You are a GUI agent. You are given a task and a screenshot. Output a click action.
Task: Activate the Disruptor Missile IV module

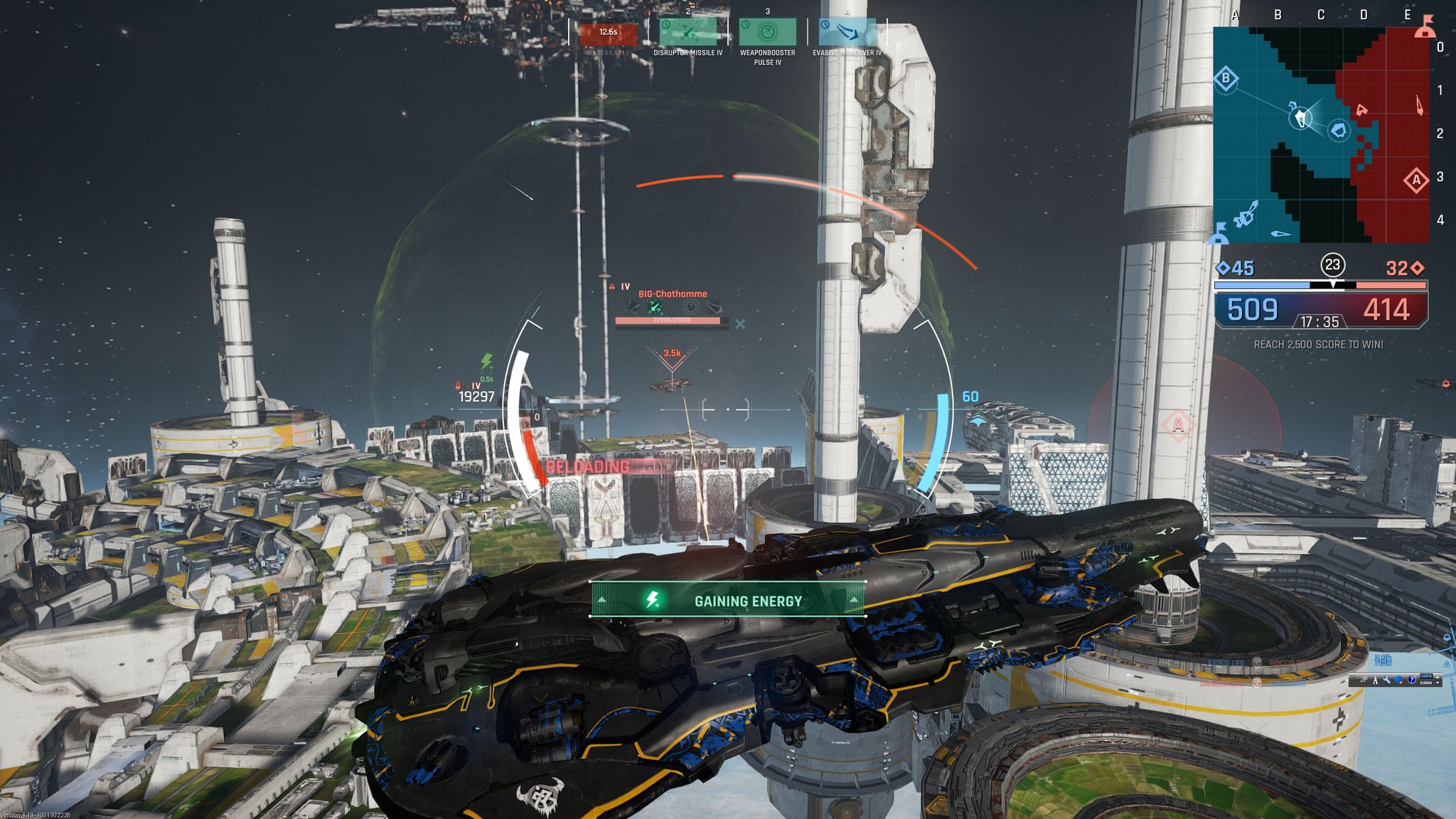pyautogui.click(x=687, y=32)
